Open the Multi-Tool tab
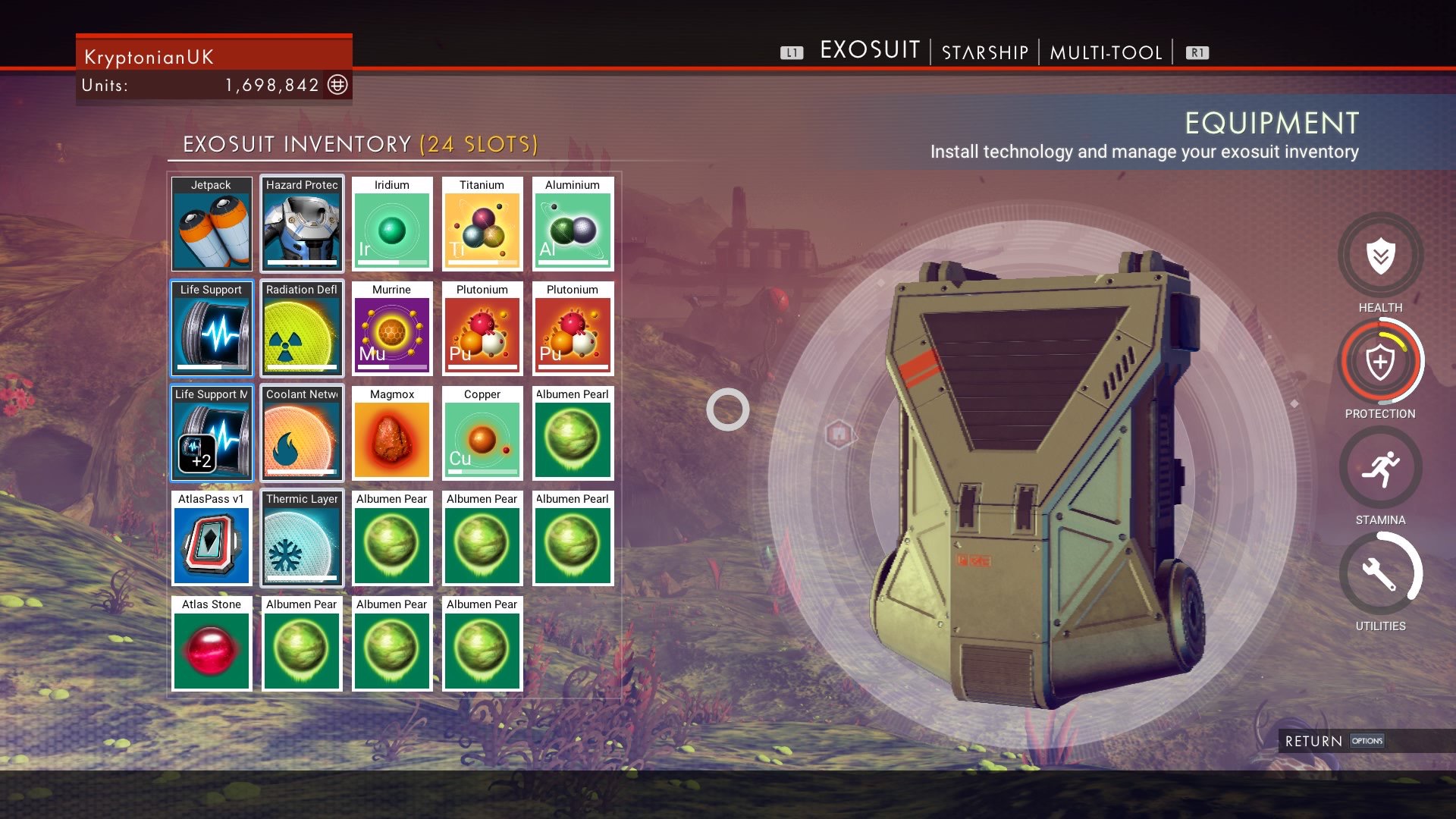Image resolution: width=1456 pixels, height=819 pixels. [1106, 52]
